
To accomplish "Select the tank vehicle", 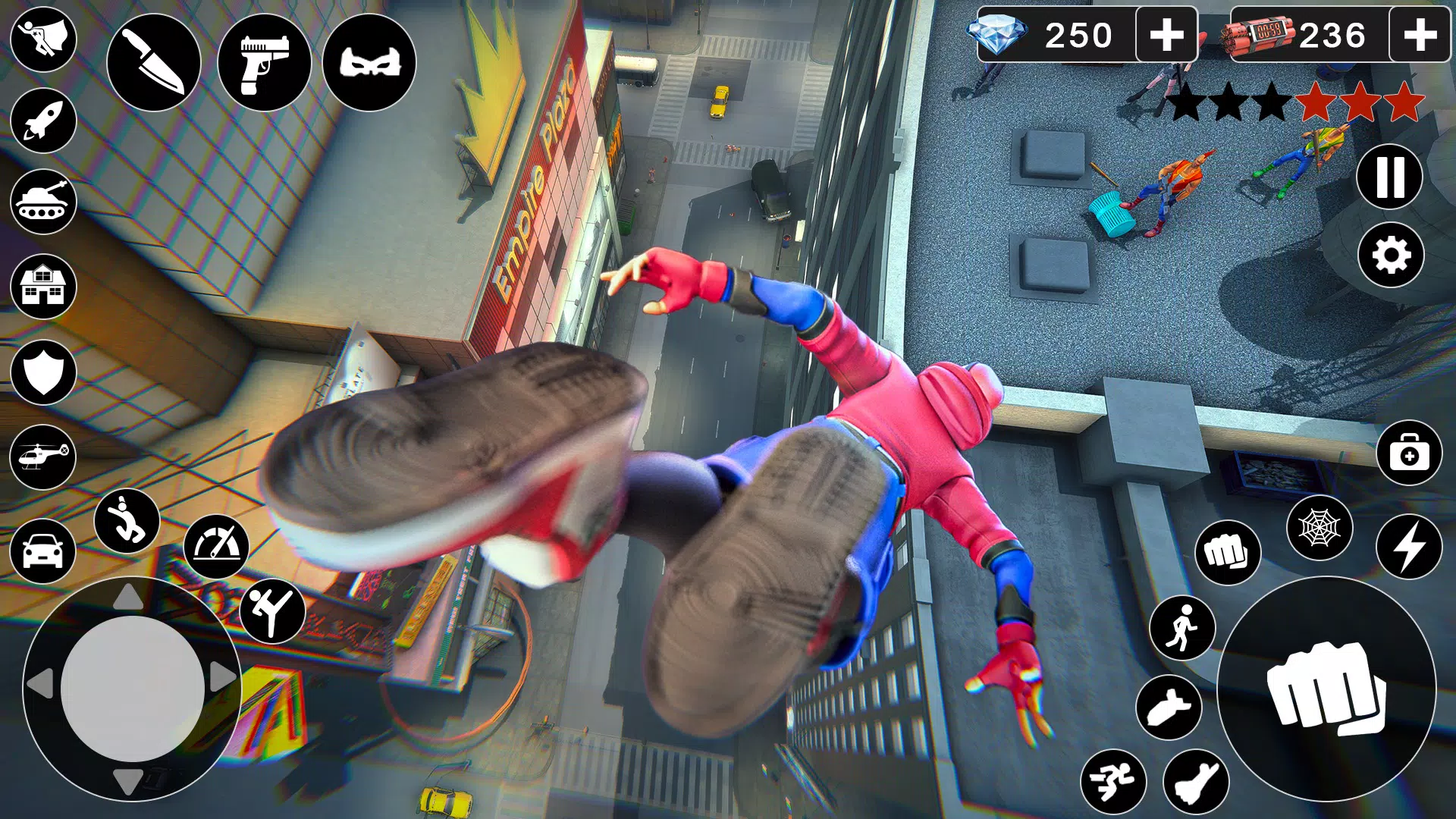I will click(43, 202).
